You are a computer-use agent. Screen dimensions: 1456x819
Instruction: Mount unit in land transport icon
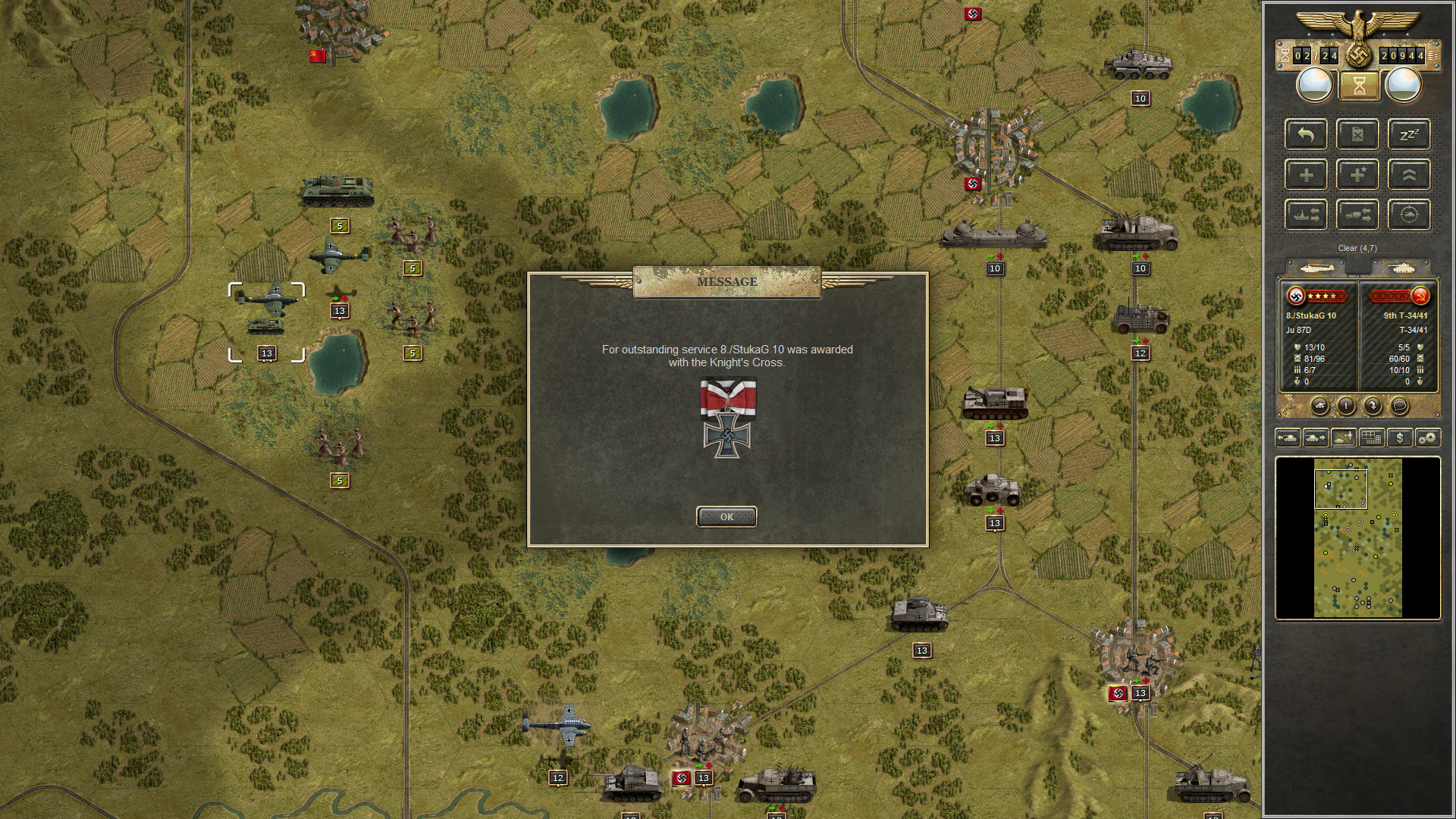pos(1358,215)
